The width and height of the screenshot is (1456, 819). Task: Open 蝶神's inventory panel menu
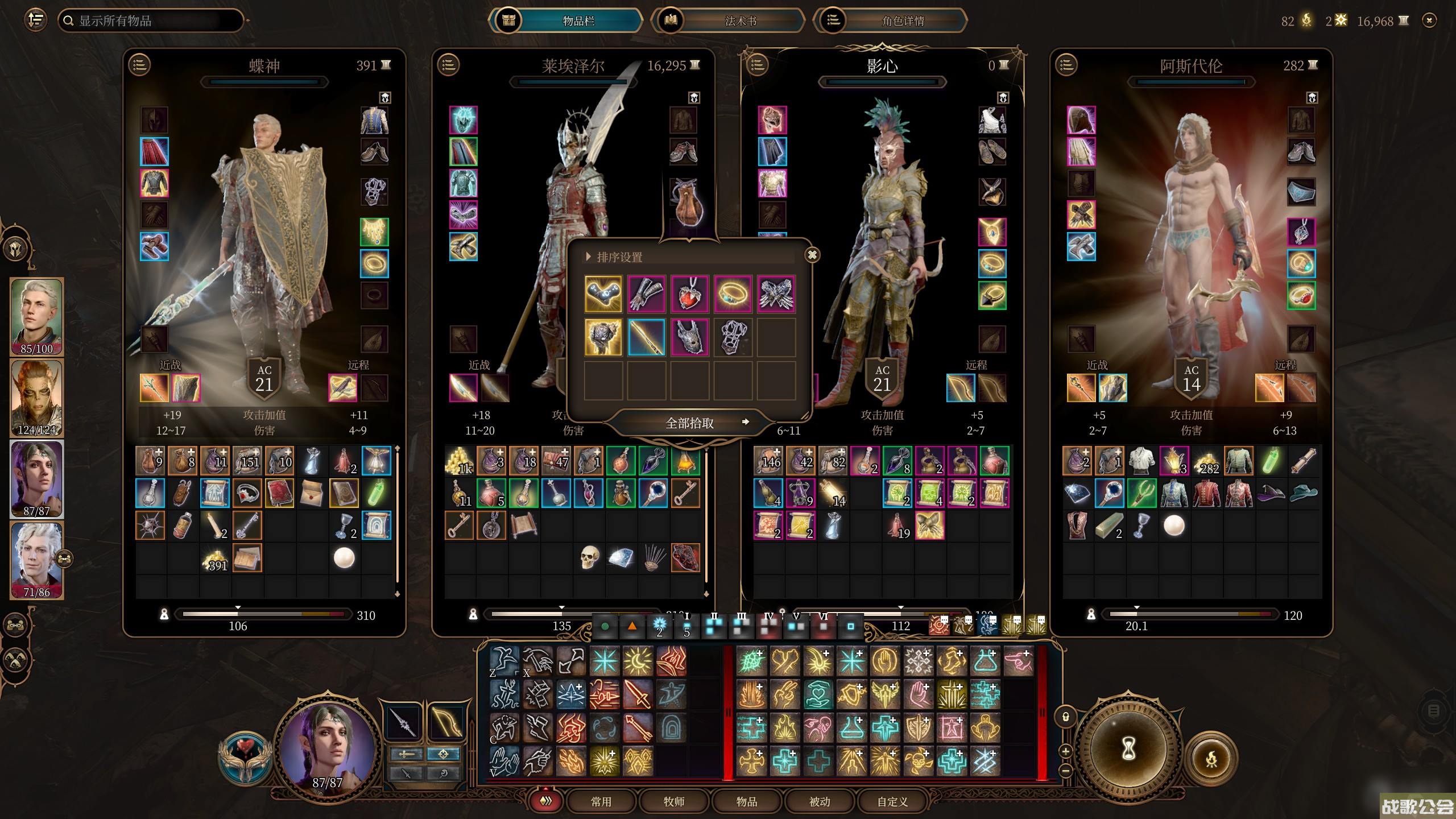pos(140,65)
